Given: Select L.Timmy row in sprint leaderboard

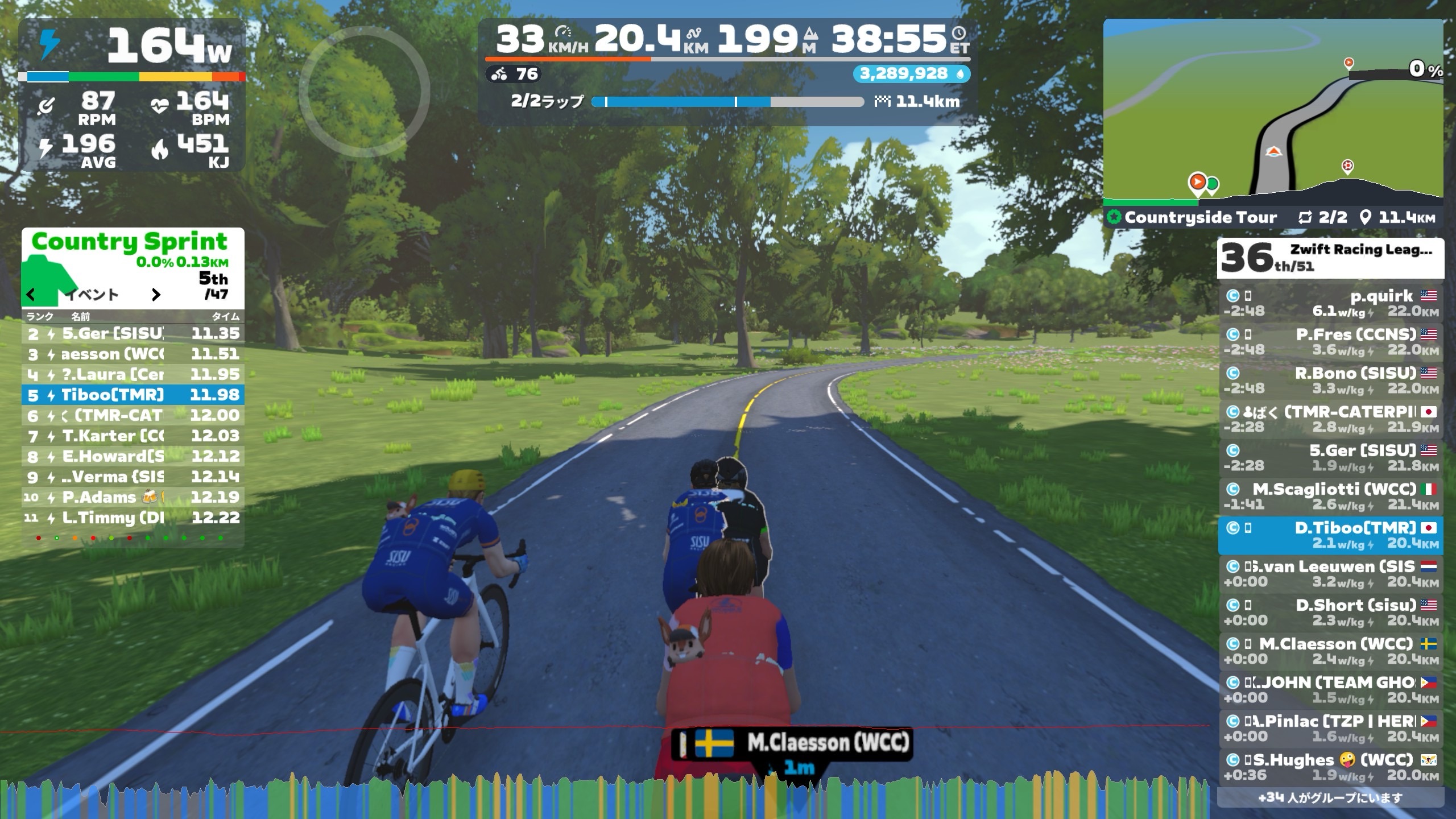Looking at the screenshot, I should [x=133, y=518].
